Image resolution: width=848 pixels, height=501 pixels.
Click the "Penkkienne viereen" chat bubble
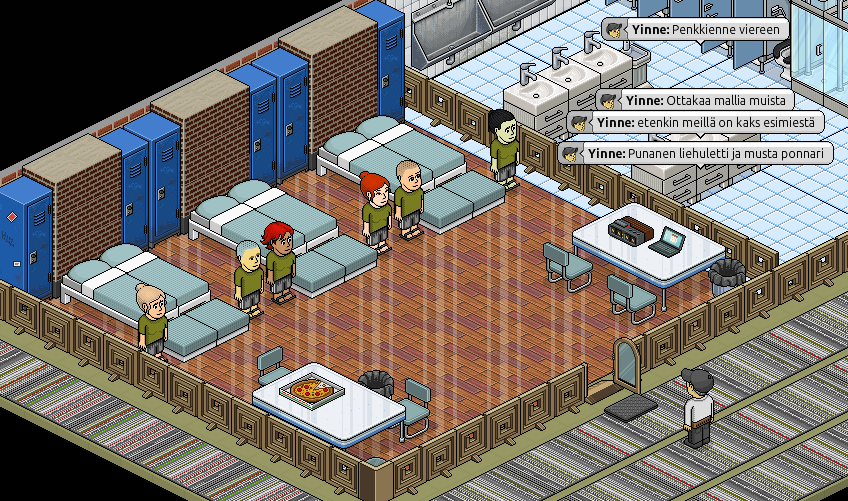pyautogui.click(x=696, y=30)
